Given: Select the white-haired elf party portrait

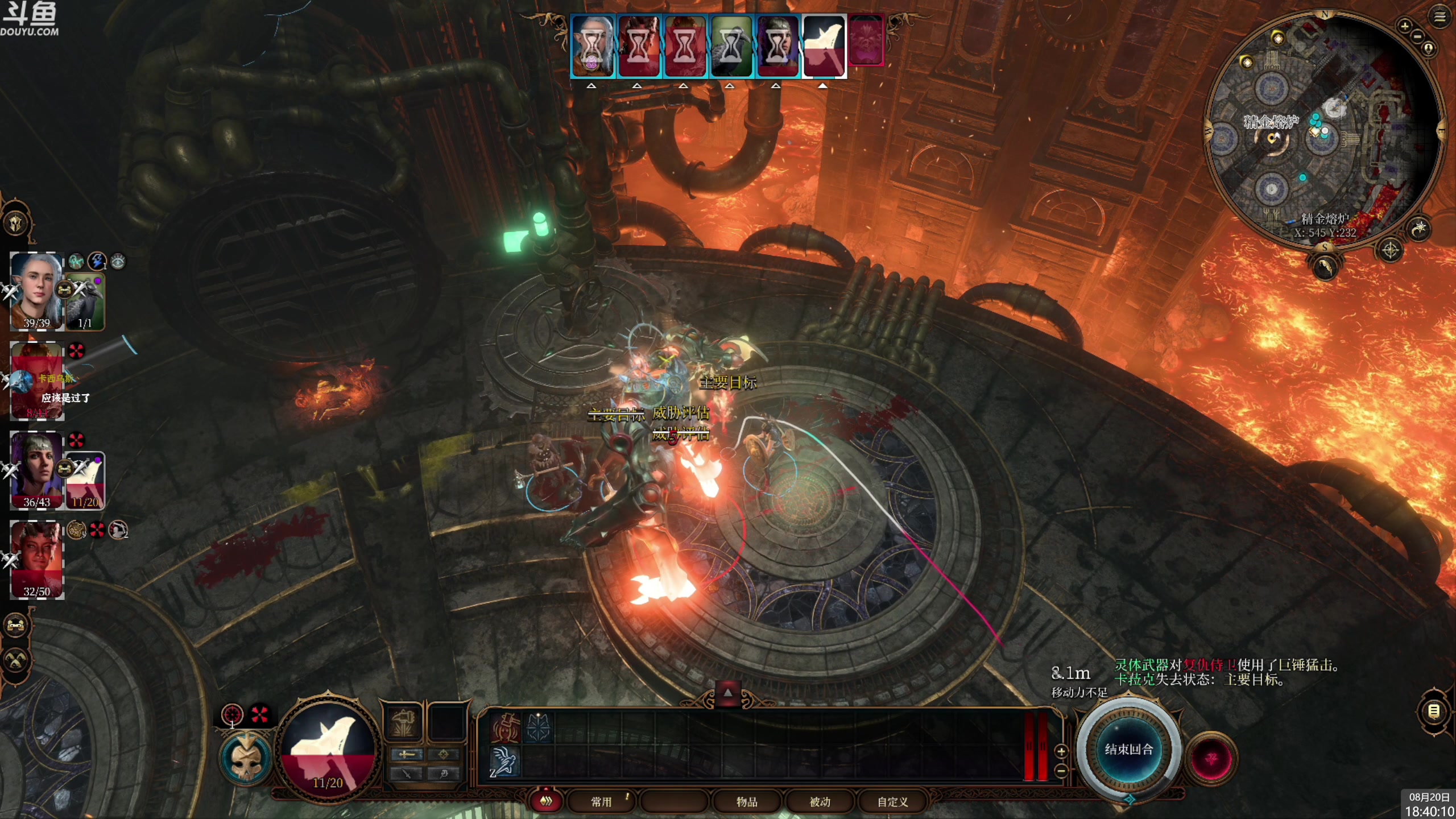Looking at the screenshot, I should coord(36,291).
